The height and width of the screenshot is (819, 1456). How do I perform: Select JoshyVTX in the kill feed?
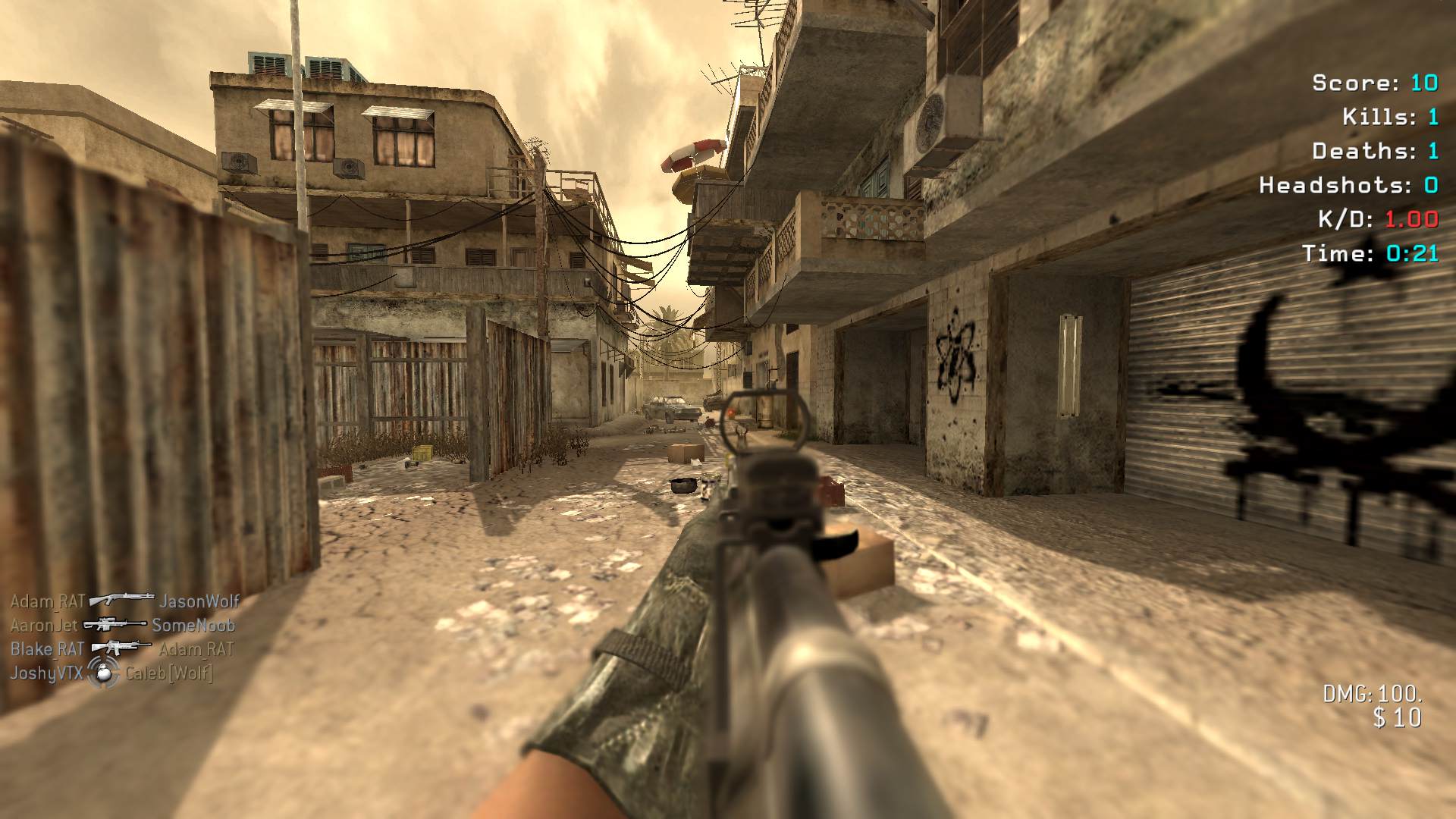tap(46, 673)
